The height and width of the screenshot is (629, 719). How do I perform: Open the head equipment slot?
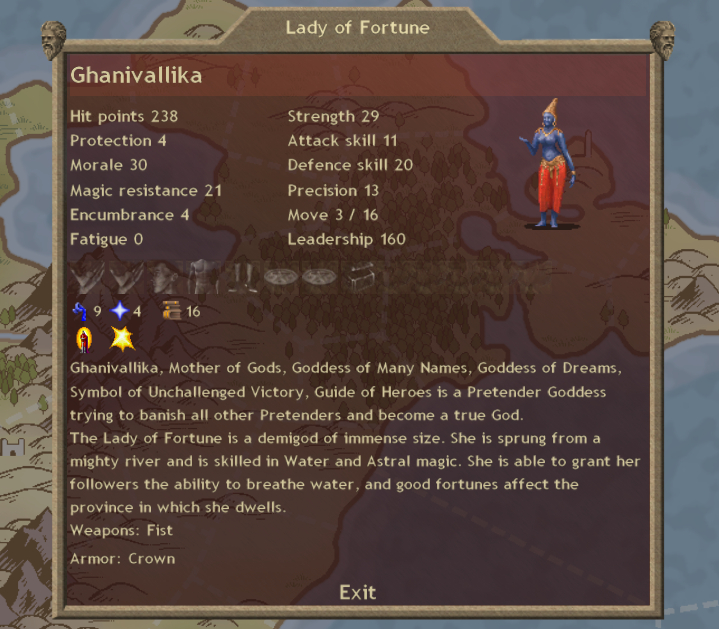[163, 277]
